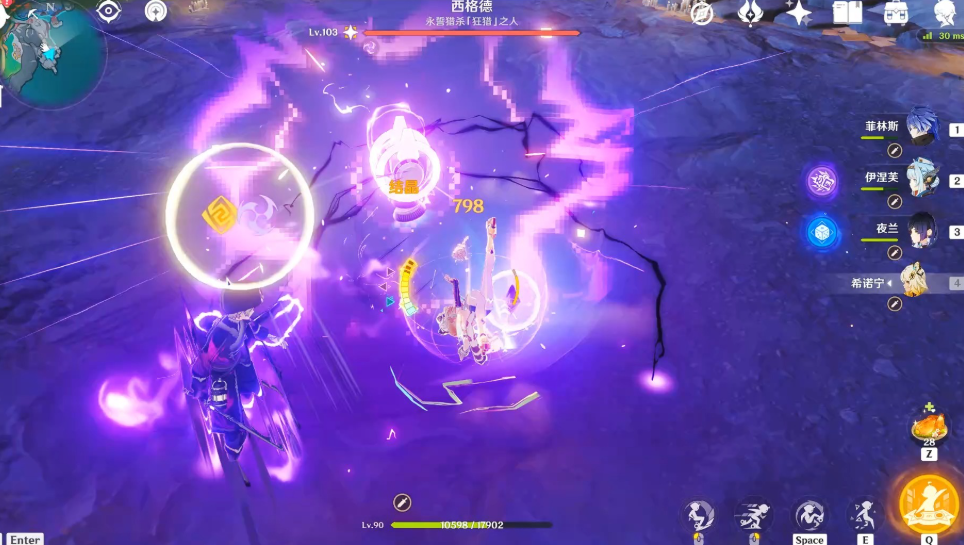Image resolution: width=964 pixels, height=545 pixels.
Task: Open the winged crest icon in the top bar
Action: pyautogui.click(x=750, y=13)
